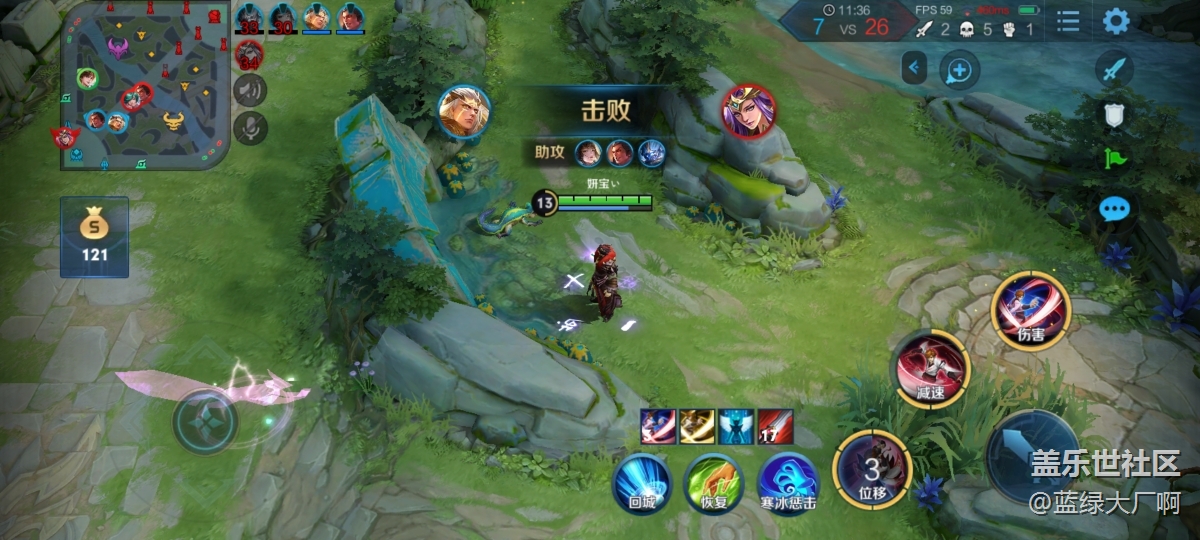Screen dimensions: 1200x540
Task: Collapse the panel with the left arrow
Action: pyautogui.click(x=914, y=69)
